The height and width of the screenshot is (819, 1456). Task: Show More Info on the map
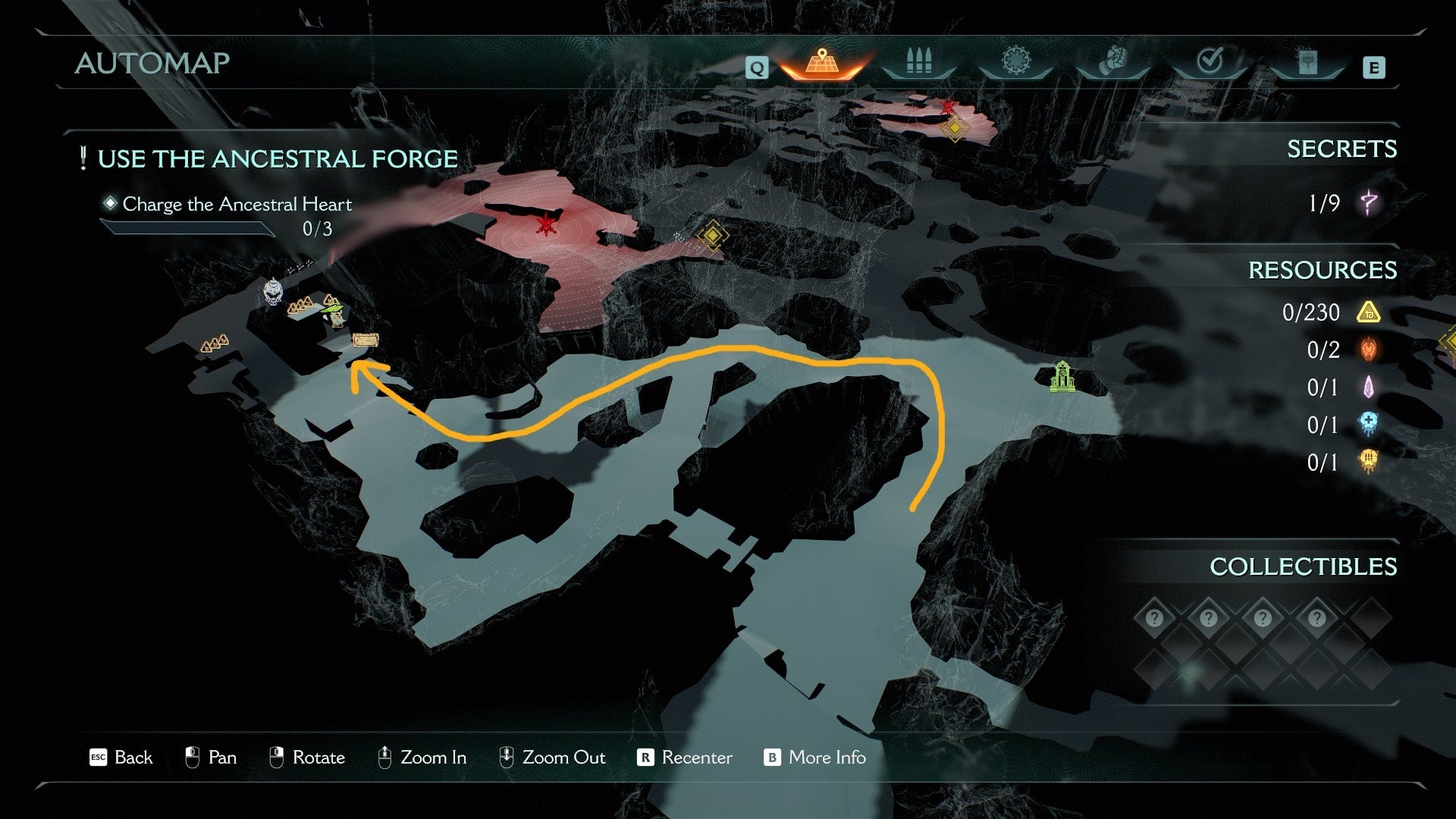click(x=815, y=758)
